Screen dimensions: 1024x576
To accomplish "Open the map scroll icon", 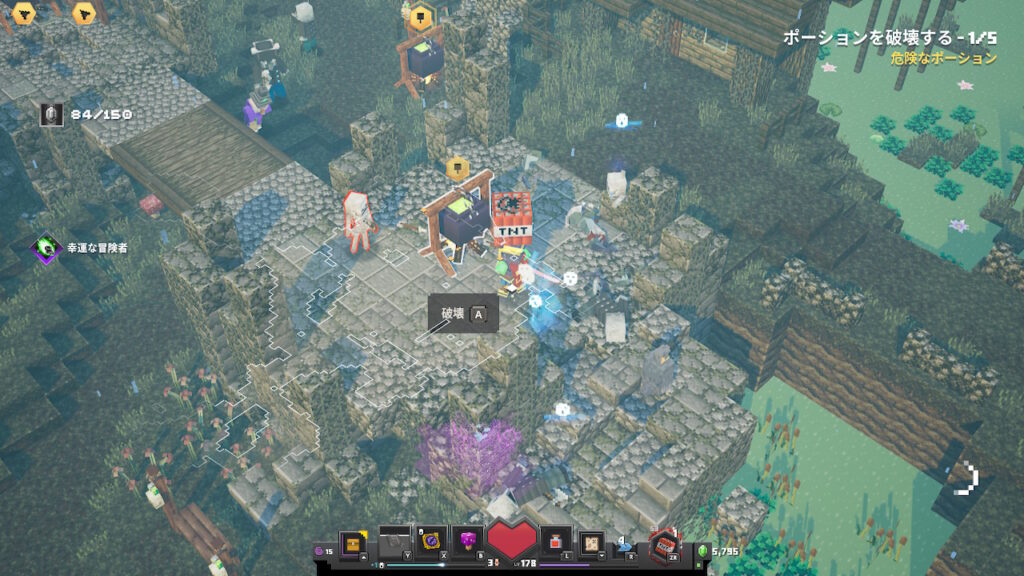I will coord(592,541).
